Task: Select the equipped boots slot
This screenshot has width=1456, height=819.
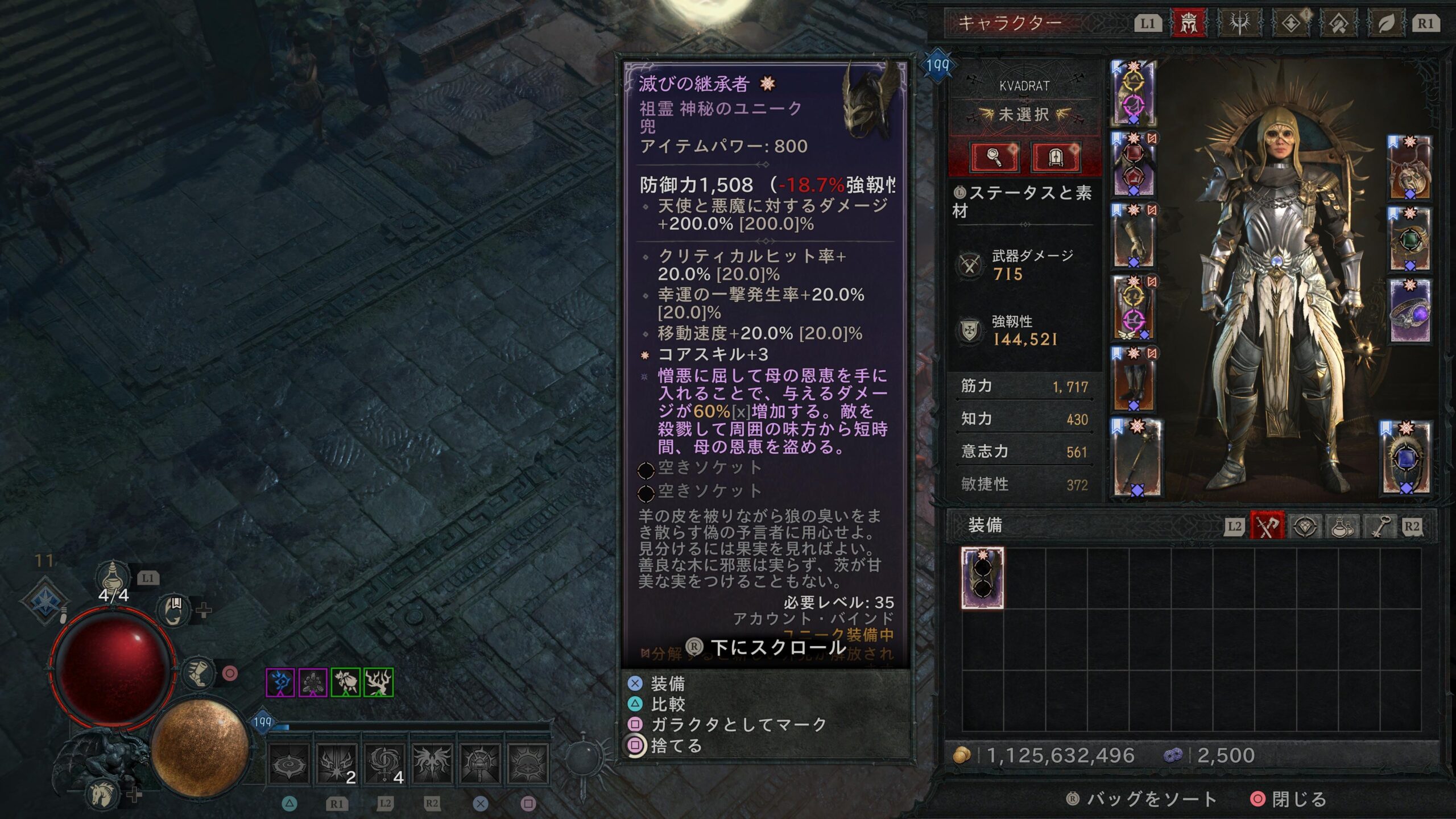Action: click(x=1134, y=379)
